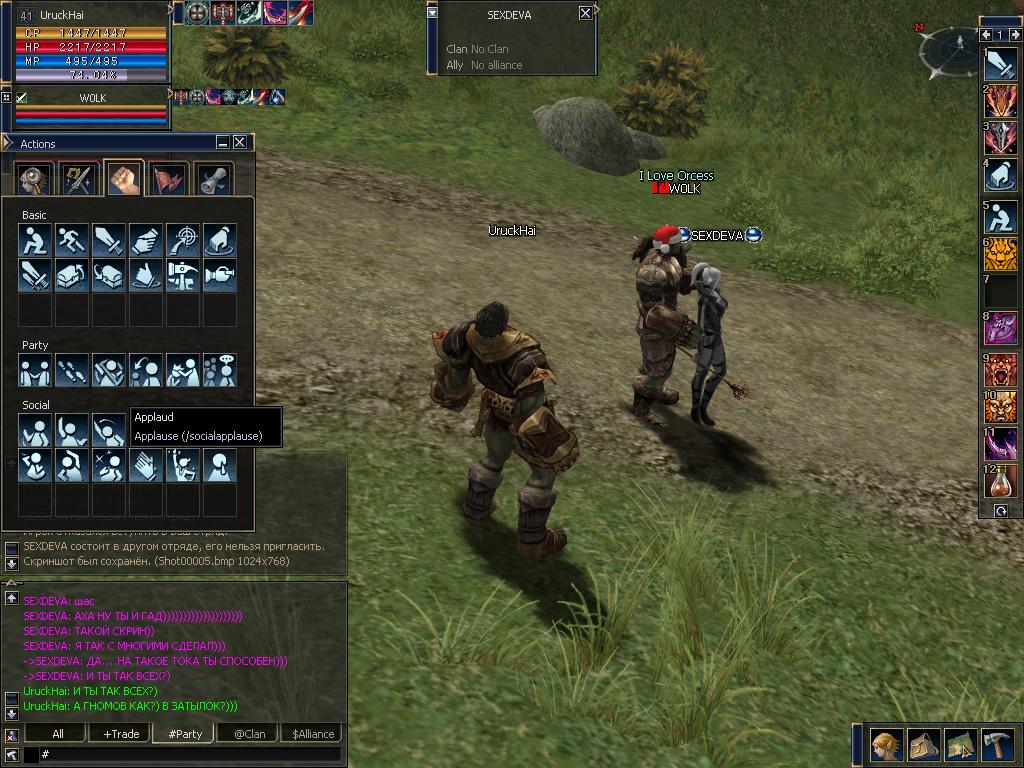The height and width of the screenshot is (768, 1024).
Task: Close the Actions window
Action: pos(241,143)
